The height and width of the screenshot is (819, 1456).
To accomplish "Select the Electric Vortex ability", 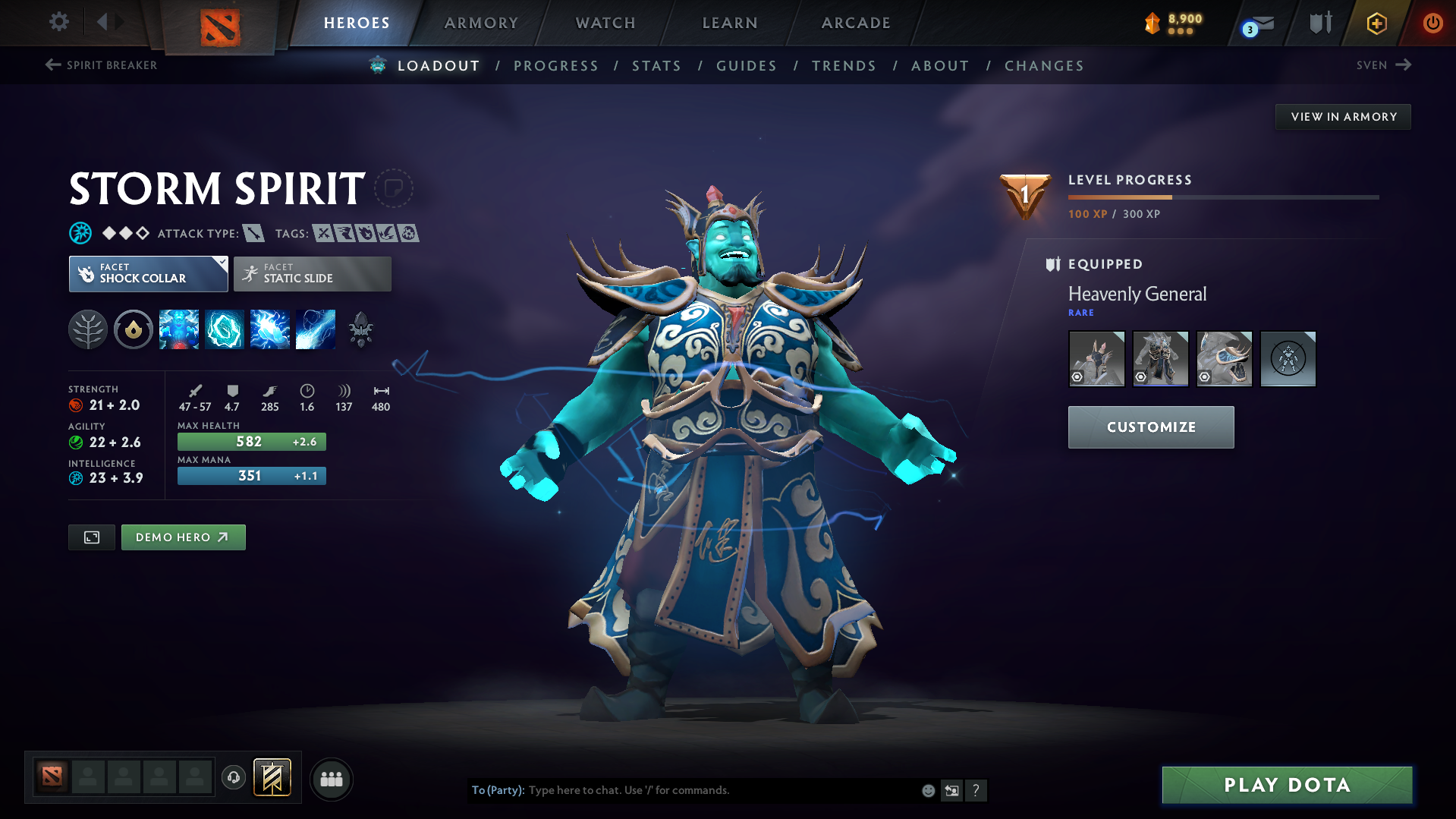I will coord(225,329).
